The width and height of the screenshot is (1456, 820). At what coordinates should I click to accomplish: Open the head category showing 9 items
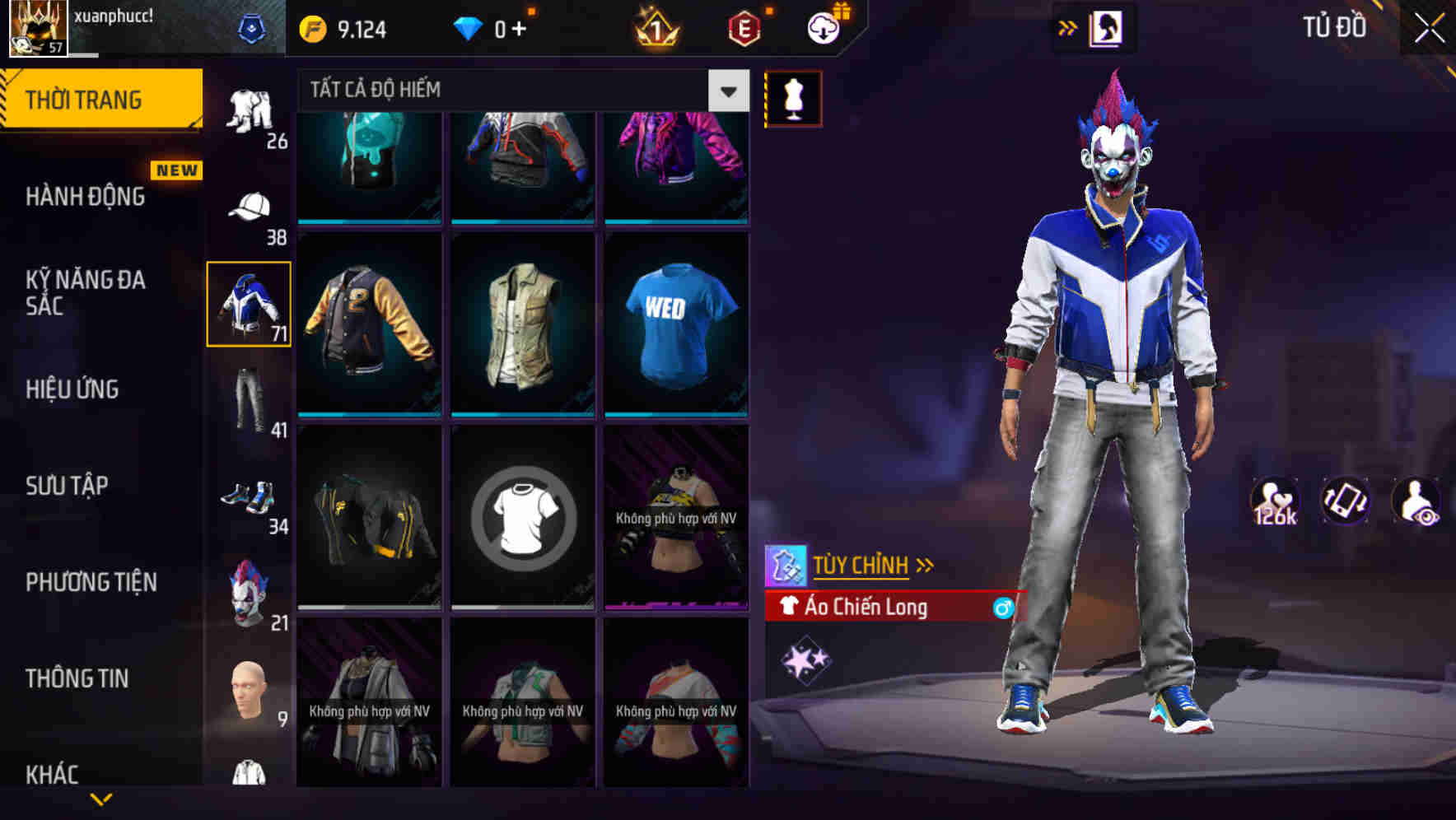[x=249, y=690]
